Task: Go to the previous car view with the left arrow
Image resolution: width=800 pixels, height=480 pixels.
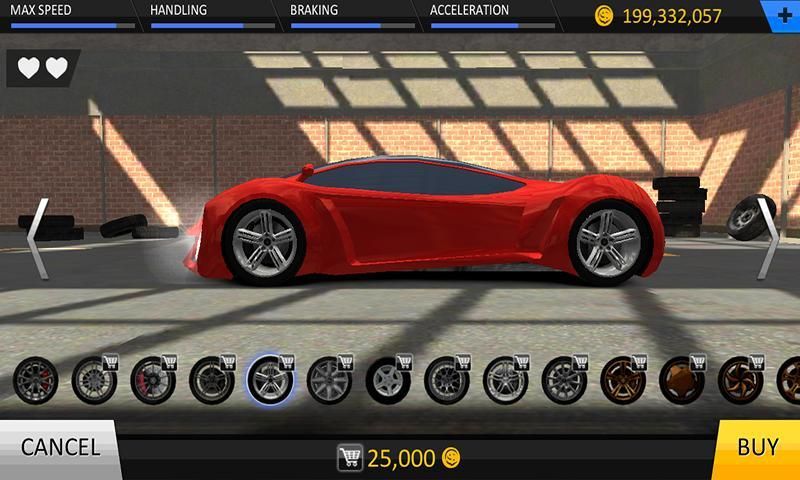Action: pyautogui.click(x=35, y=236)
